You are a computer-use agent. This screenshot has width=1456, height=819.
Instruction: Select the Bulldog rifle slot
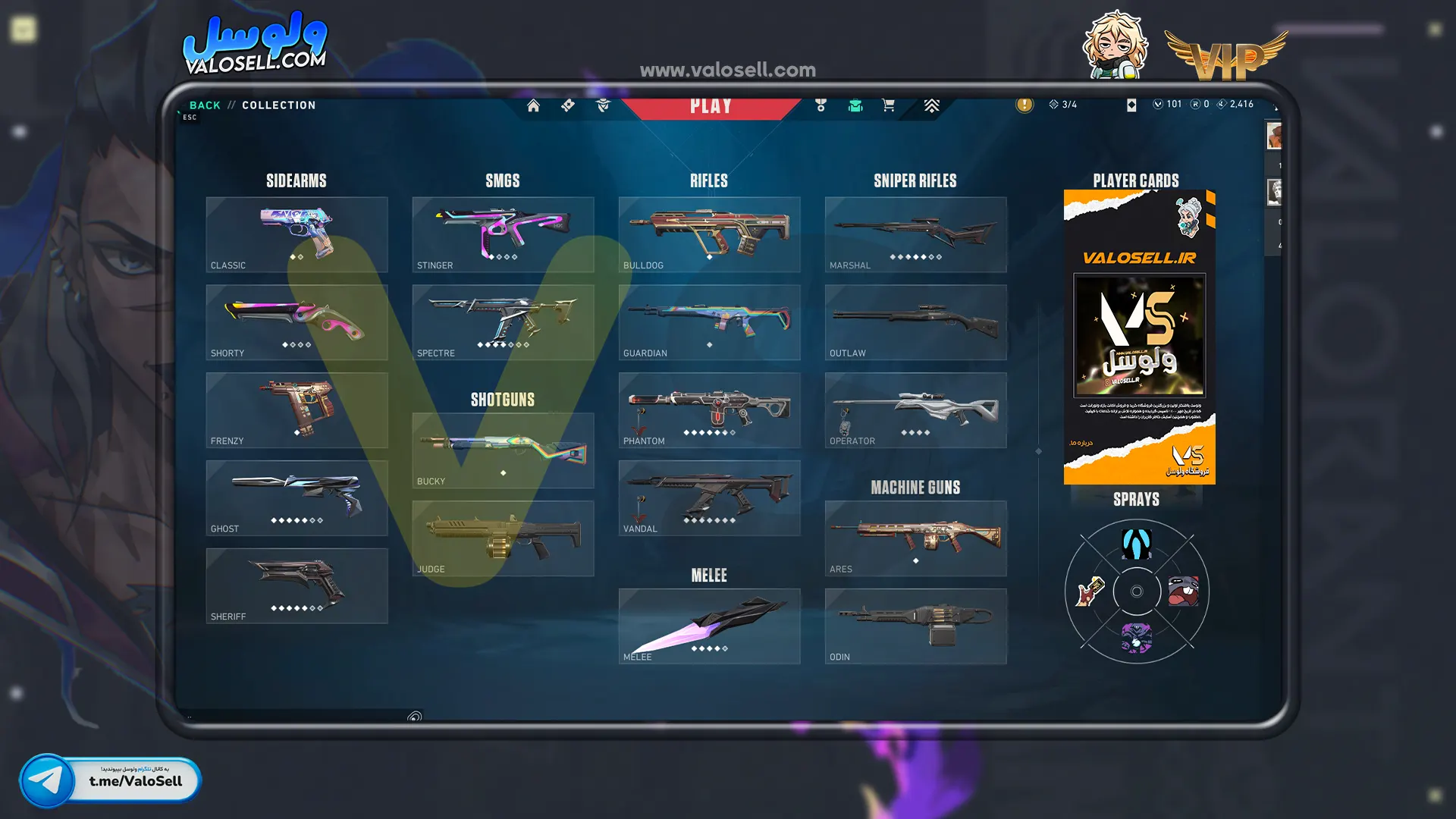[709, 234]
